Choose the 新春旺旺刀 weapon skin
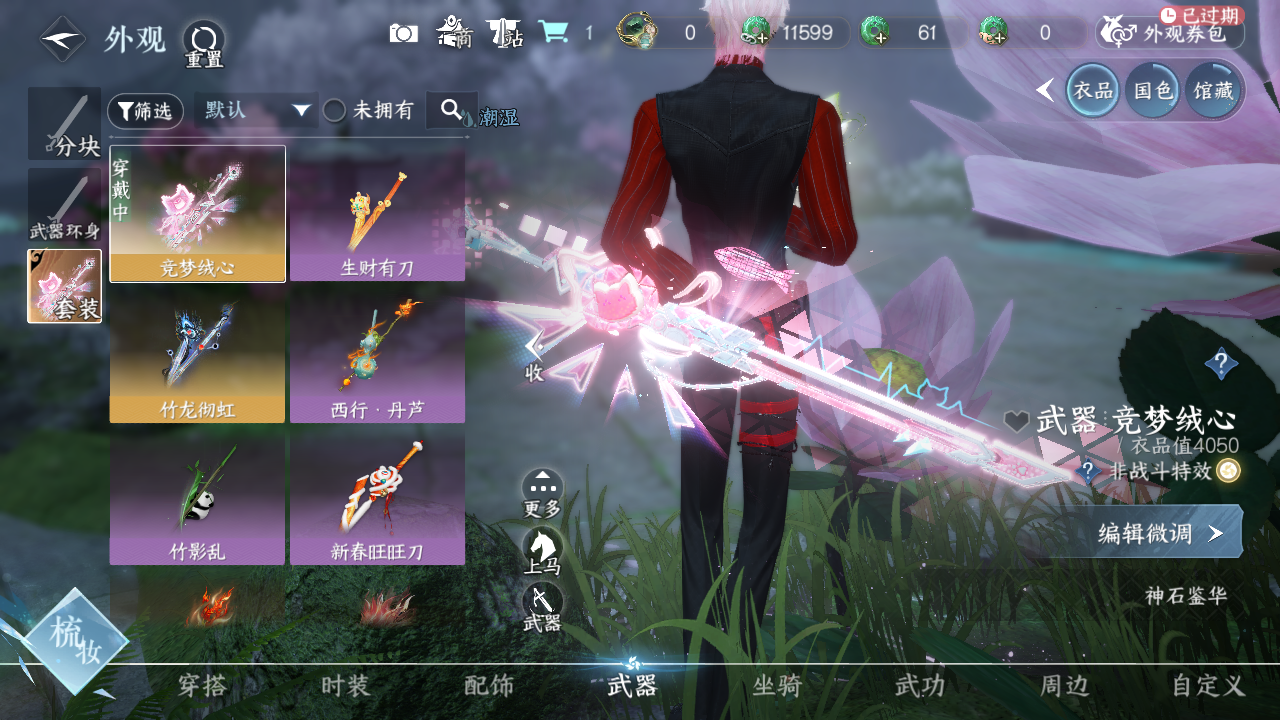1280x720 pixels. tap(377, 498)
